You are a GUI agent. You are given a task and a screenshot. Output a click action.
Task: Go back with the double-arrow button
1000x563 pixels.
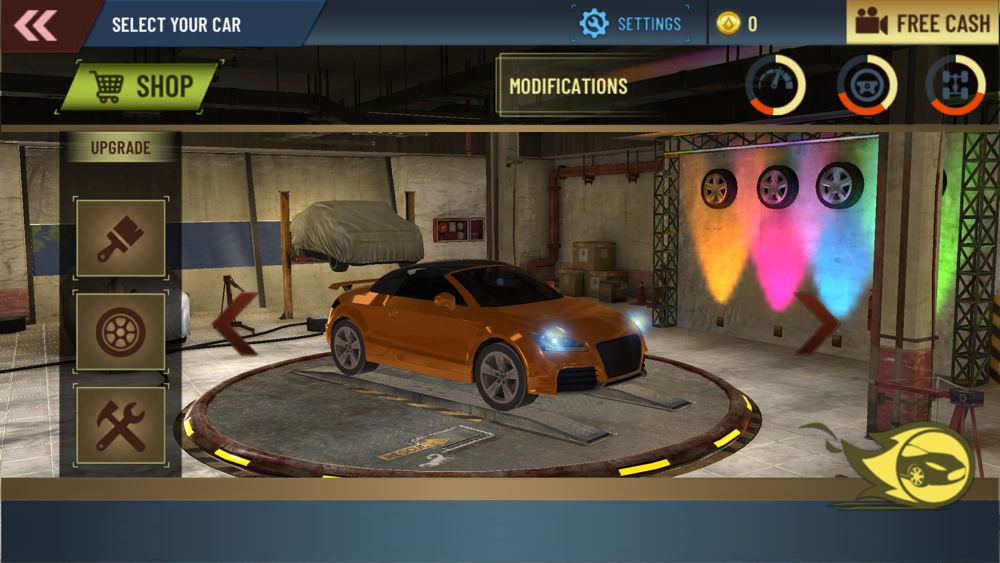[x=36, y=25]
